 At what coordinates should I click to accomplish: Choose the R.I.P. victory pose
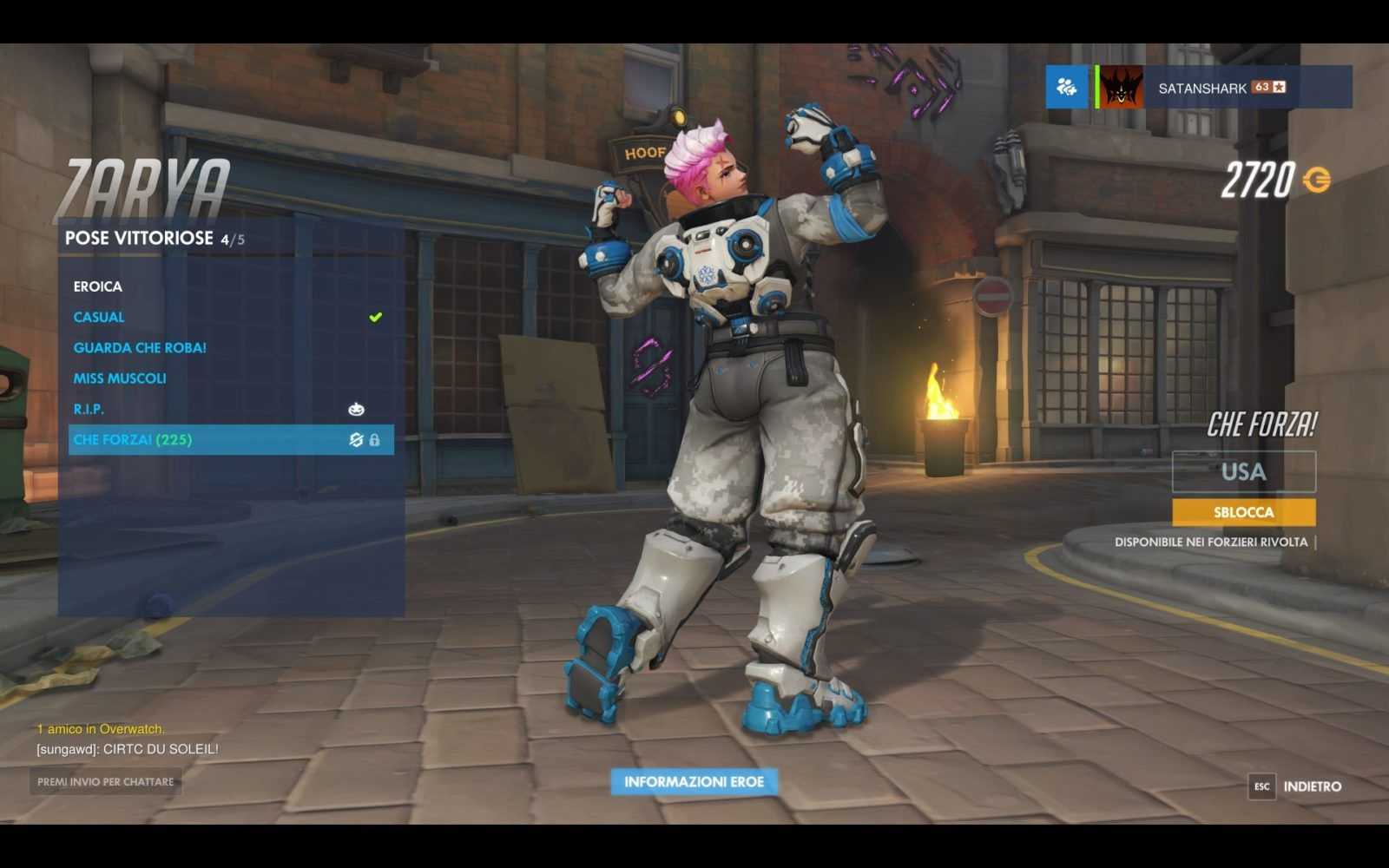point(89,409)
